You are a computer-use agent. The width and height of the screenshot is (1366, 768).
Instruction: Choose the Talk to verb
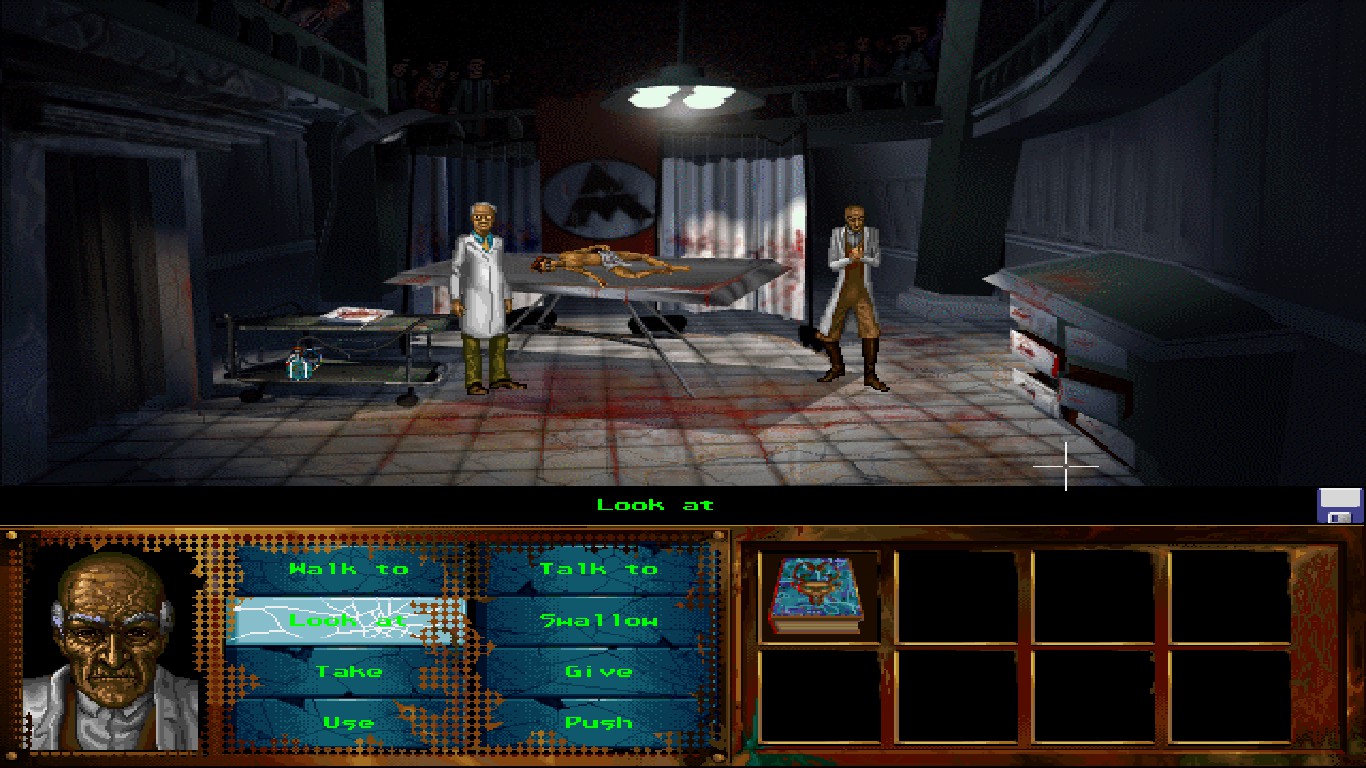tap(599, 569)
